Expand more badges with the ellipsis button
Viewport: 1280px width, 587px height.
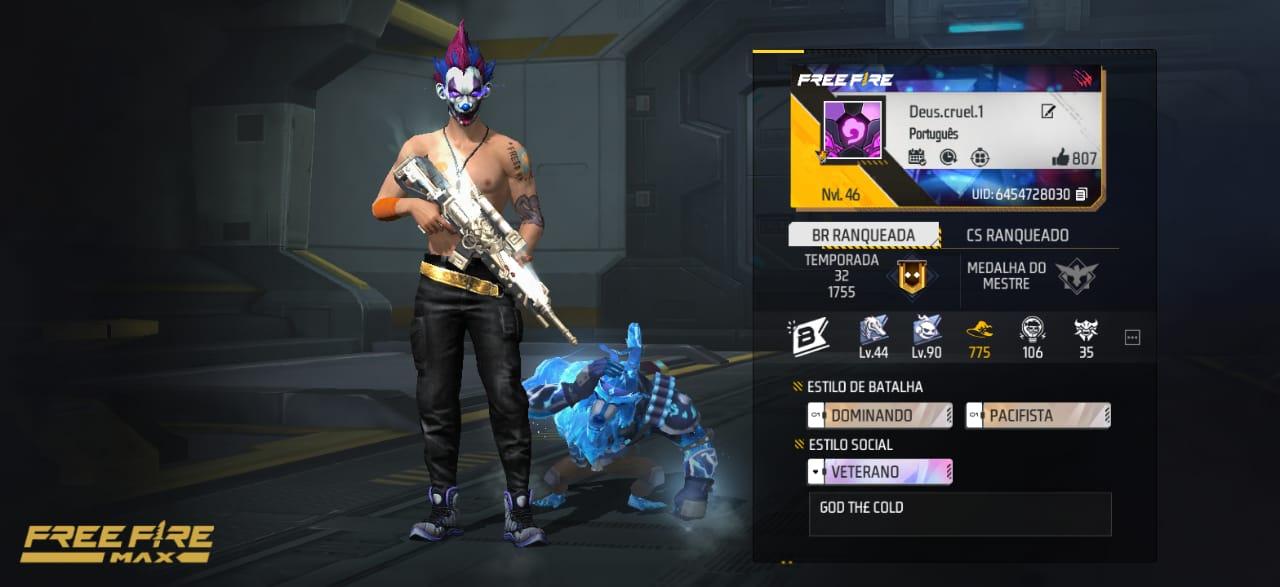(x=1132, y=338)
